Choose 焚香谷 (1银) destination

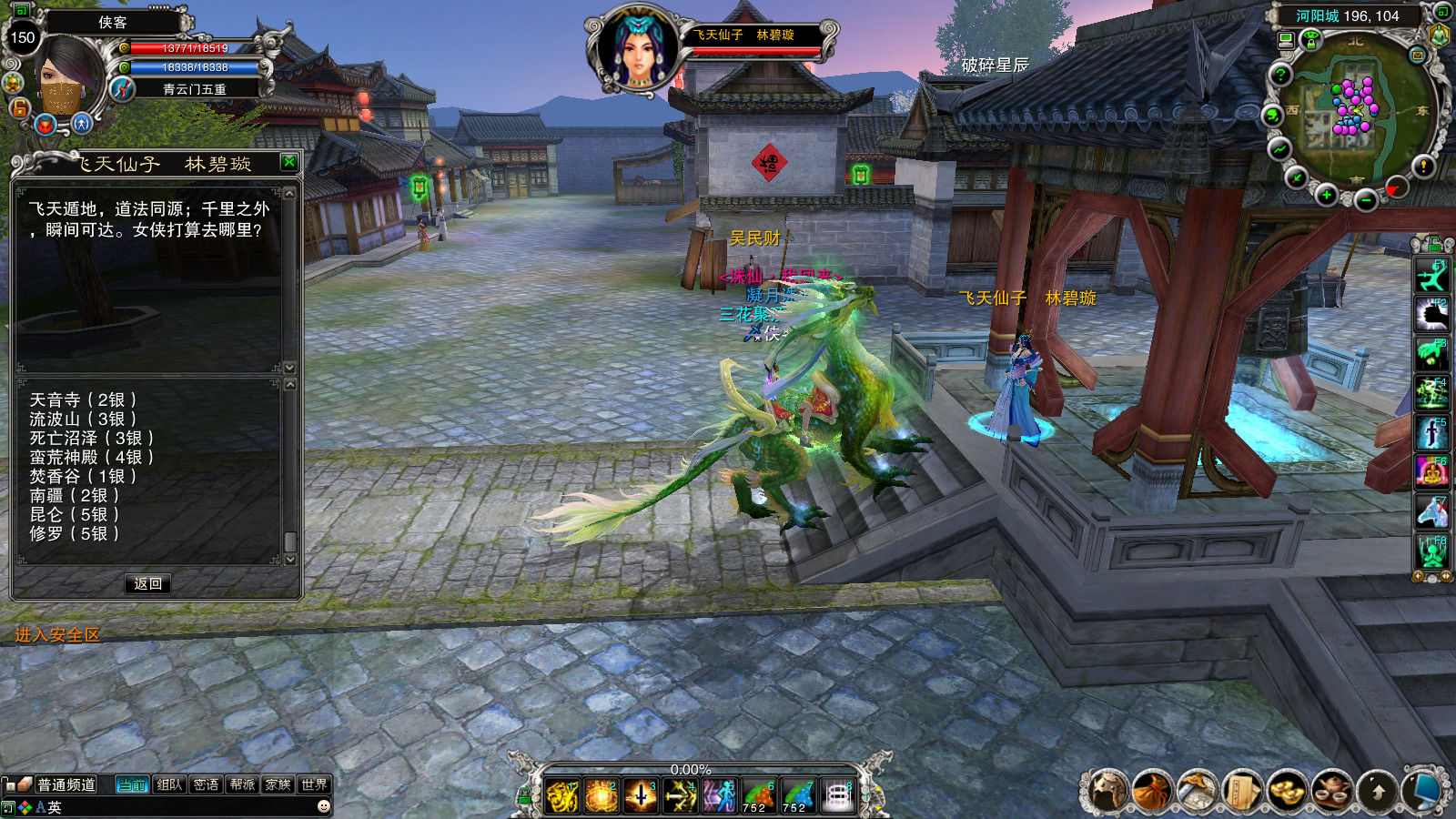point(83,476)
